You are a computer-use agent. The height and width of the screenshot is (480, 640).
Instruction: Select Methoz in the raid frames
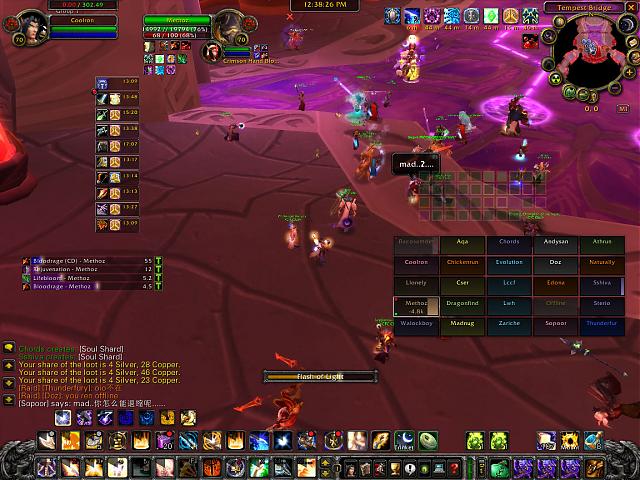click(x=416, y=305)
